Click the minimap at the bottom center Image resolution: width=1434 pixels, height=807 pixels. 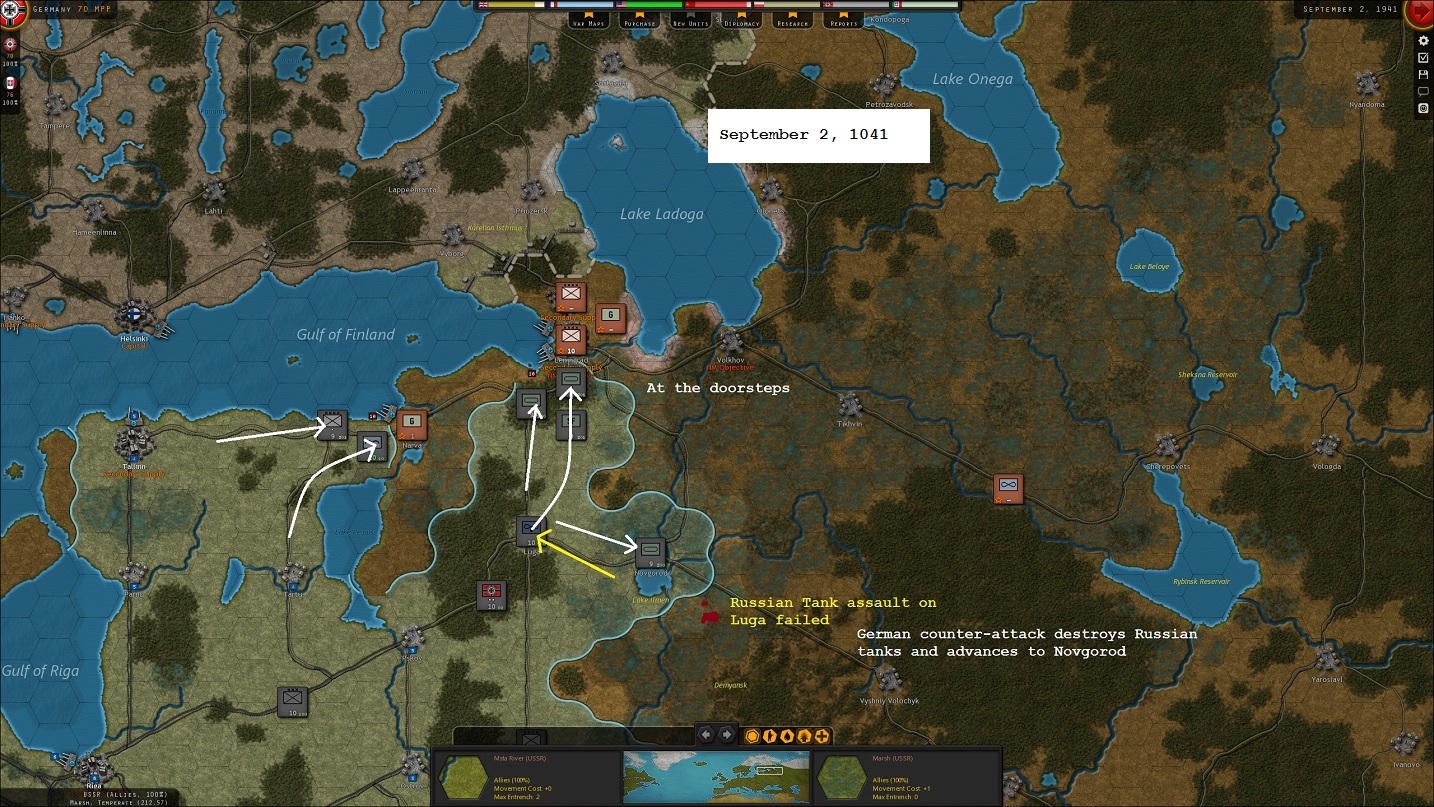[715, 777]
